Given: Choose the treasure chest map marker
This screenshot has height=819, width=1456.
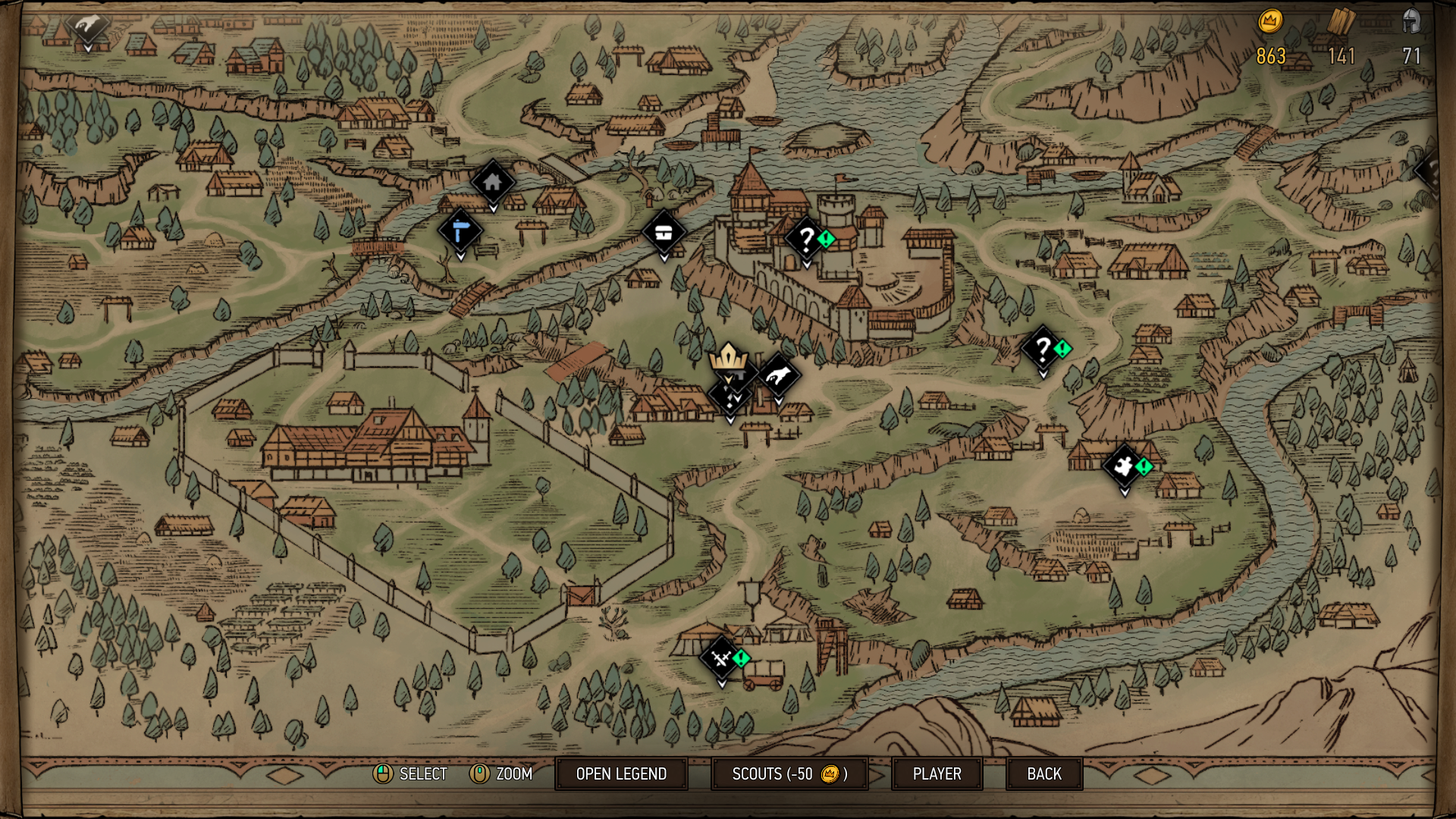Looking at the screenshot, I should tap(664, 232).
